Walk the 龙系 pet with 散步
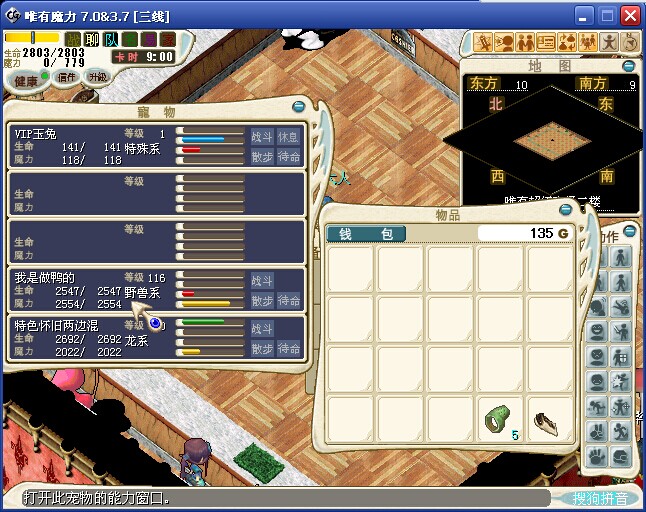The width and height of the screenshot is (646, 512). [x=262, y=349]
